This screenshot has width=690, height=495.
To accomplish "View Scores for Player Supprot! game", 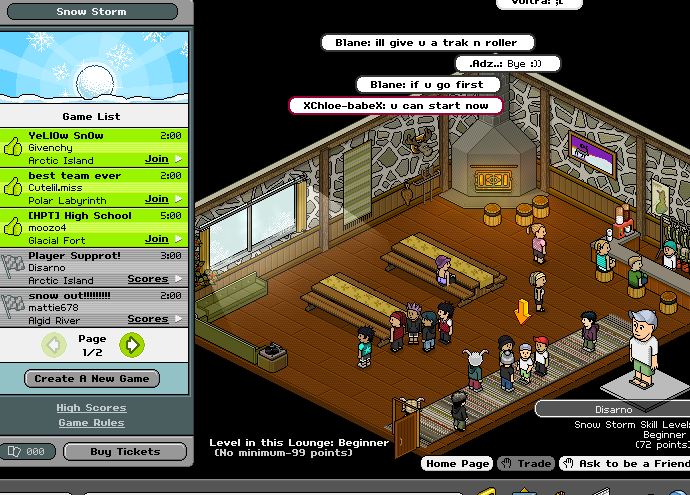I will (x=148, y=279).
